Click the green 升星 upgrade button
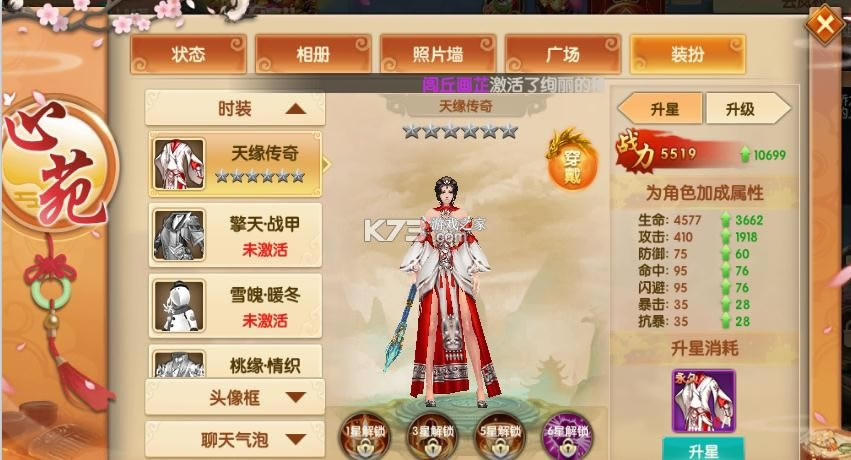The height and width of the screenshot is (460, 851). (703, 449)
